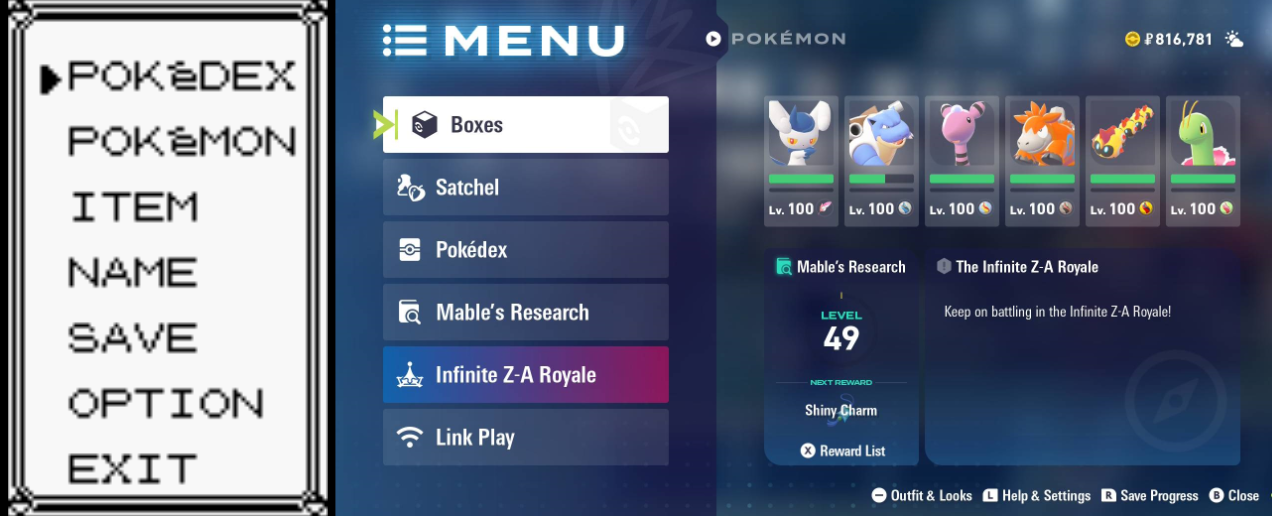
Task: Select the Meowstic party slot
Action: 801,160
